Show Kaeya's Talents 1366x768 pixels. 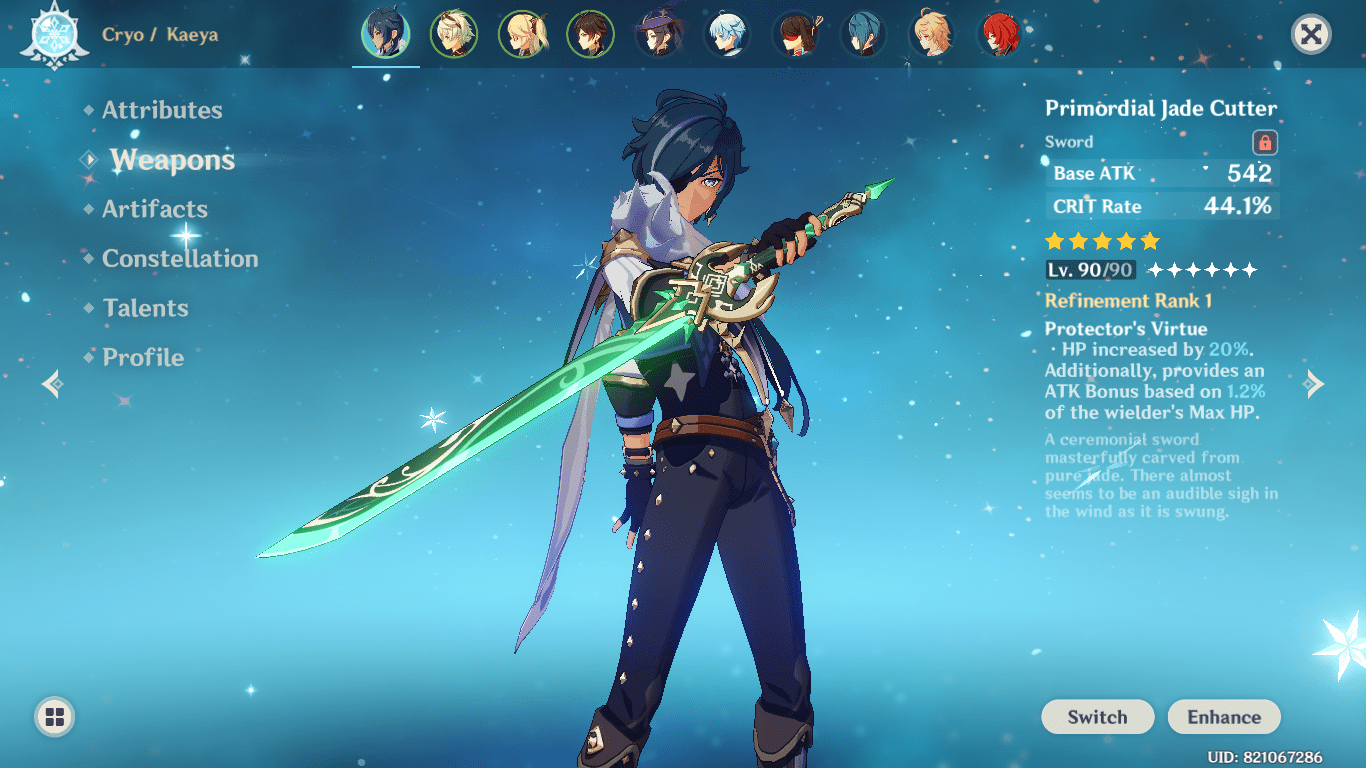tap(145, 308)
